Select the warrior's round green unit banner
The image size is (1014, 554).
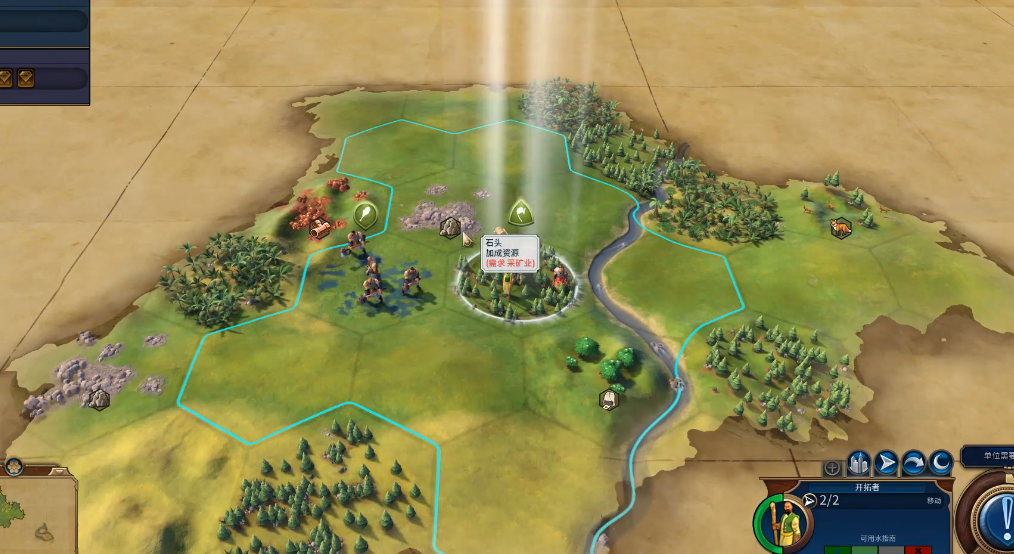365,213
